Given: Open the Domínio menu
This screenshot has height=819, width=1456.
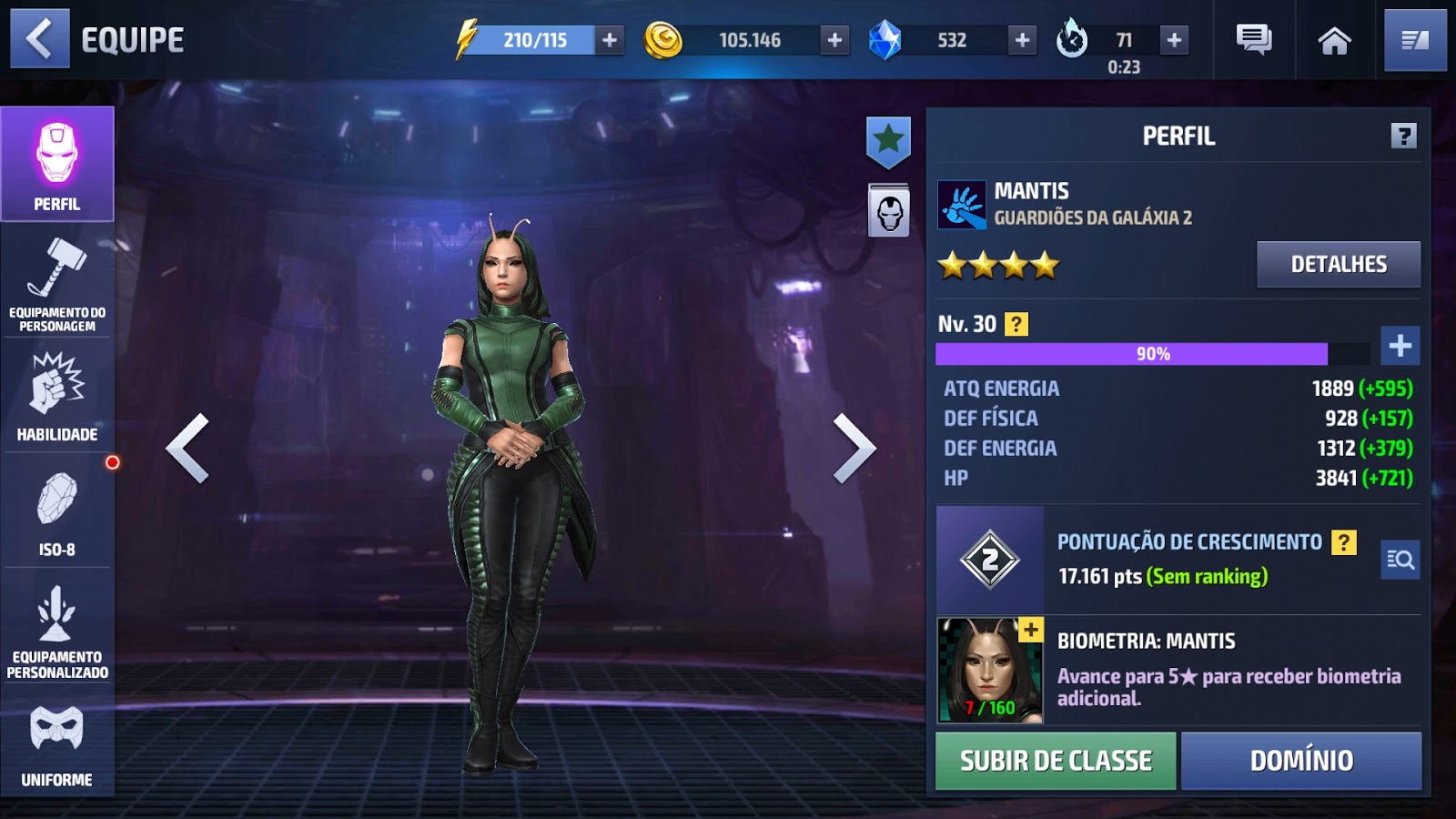Looking at the screenshot, I should pyautogui.click(x=1301, y=761).
